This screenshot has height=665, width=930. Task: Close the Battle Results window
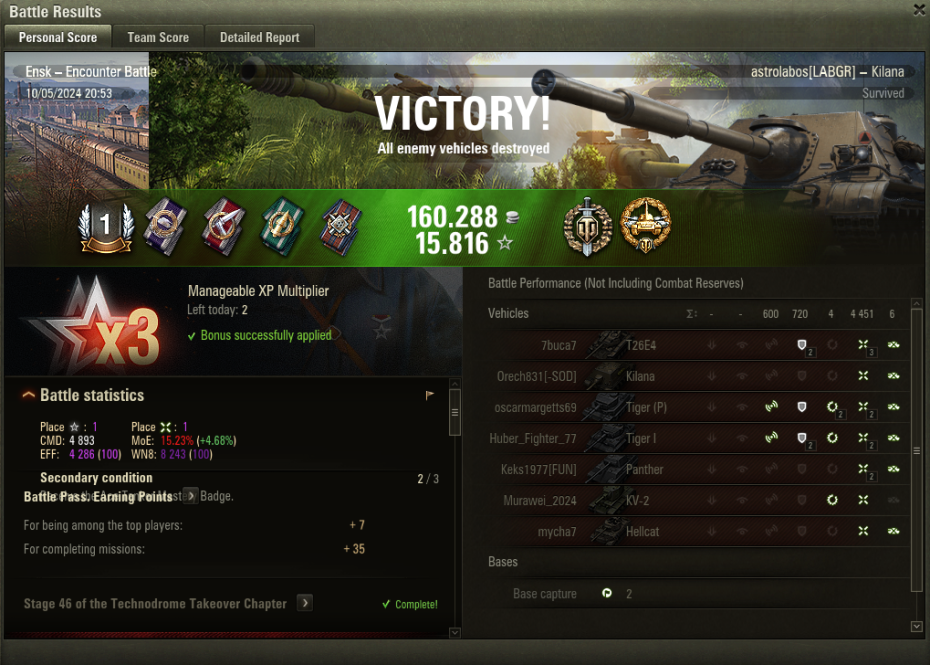[919, 10]
